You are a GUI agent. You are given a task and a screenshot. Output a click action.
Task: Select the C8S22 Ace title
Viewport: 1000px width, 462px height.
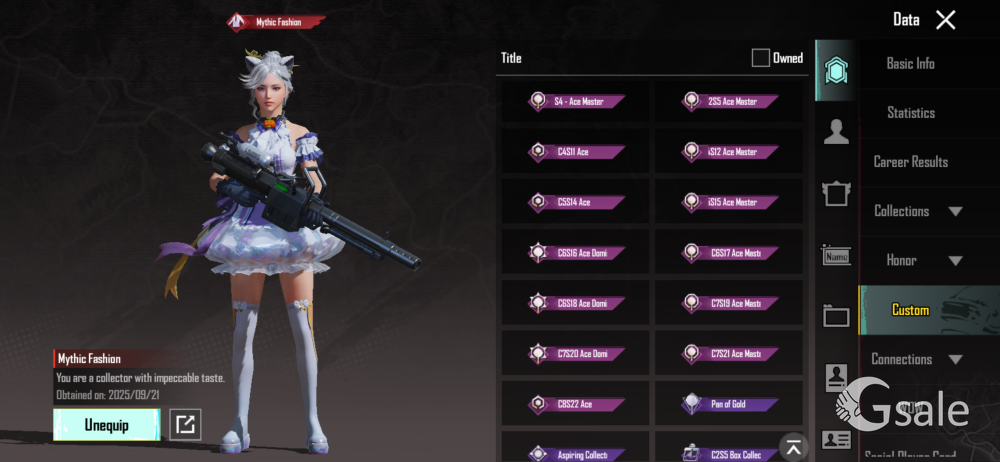[576, 404]
